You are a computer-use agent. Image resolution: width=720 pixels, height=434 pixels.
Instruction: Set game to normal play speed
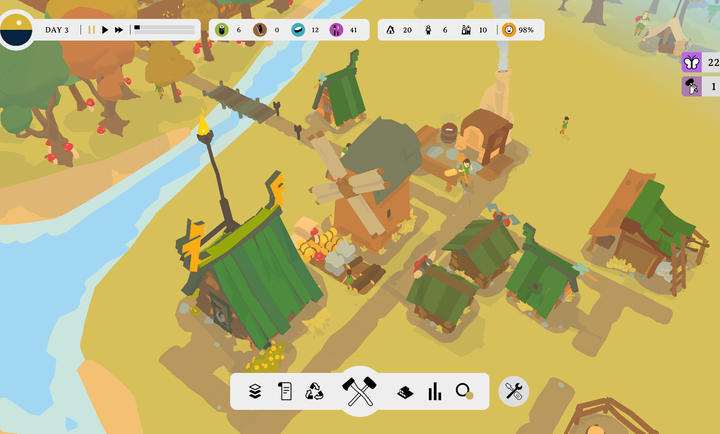[x=105, y=30]
